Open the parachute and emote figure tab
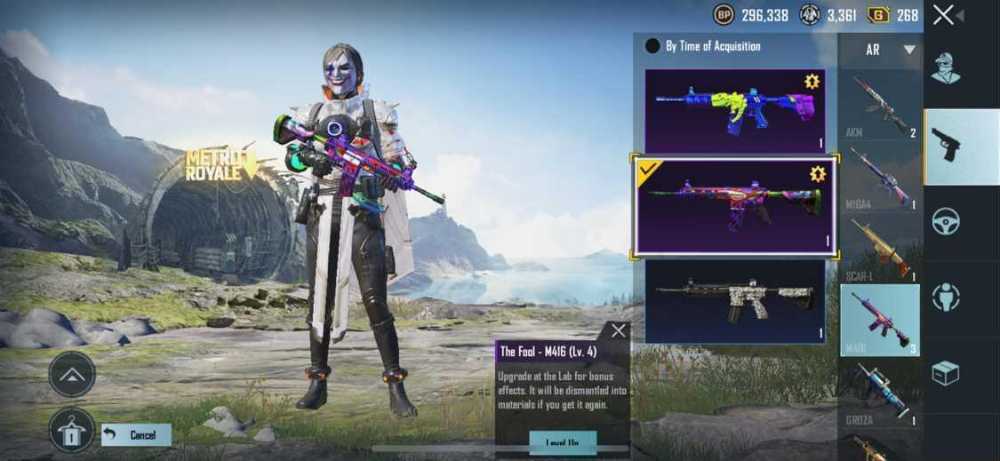Screen dimensions: 1000x461 point(946,297)
